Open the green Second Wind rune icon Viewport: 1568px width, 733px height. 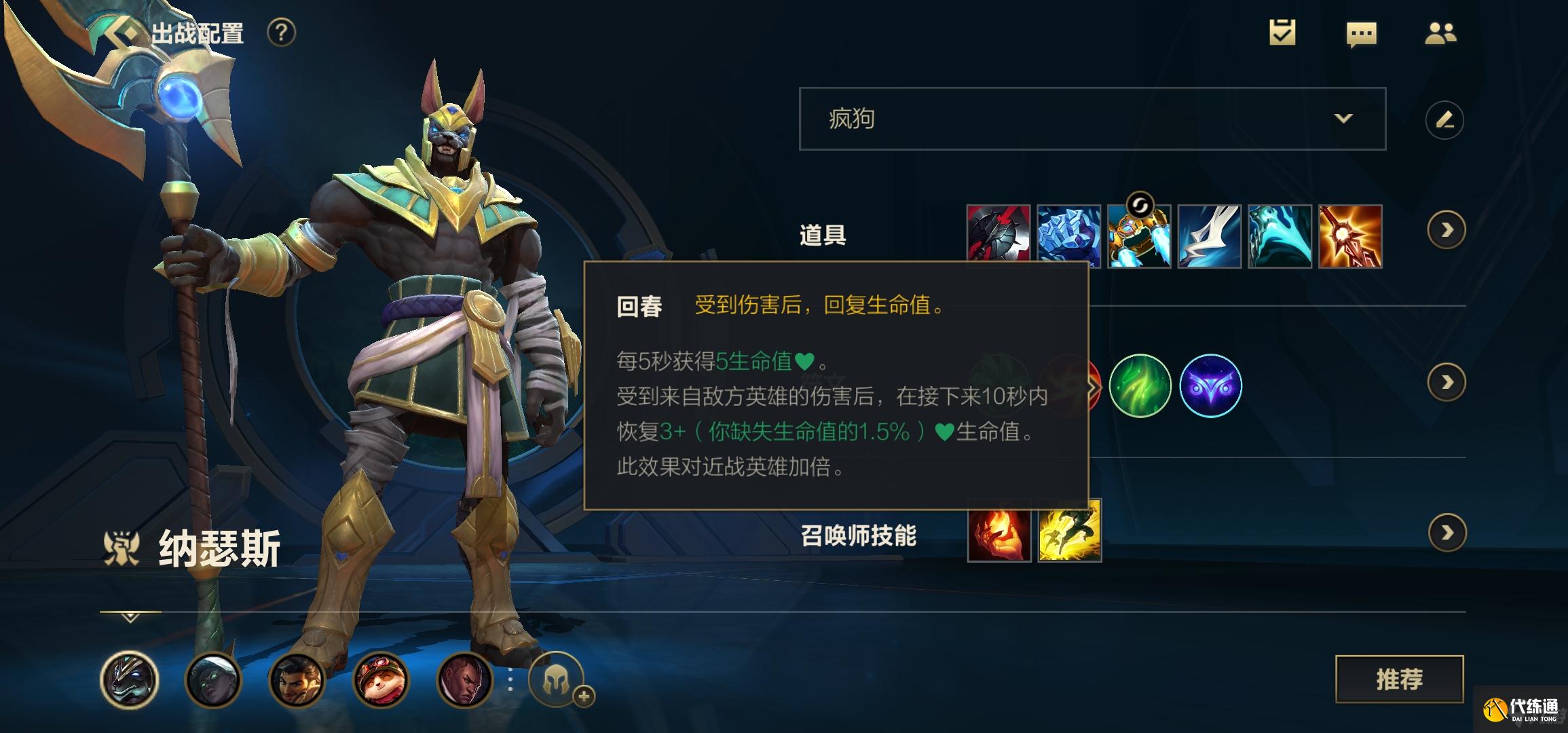(x=1142, y=386)
